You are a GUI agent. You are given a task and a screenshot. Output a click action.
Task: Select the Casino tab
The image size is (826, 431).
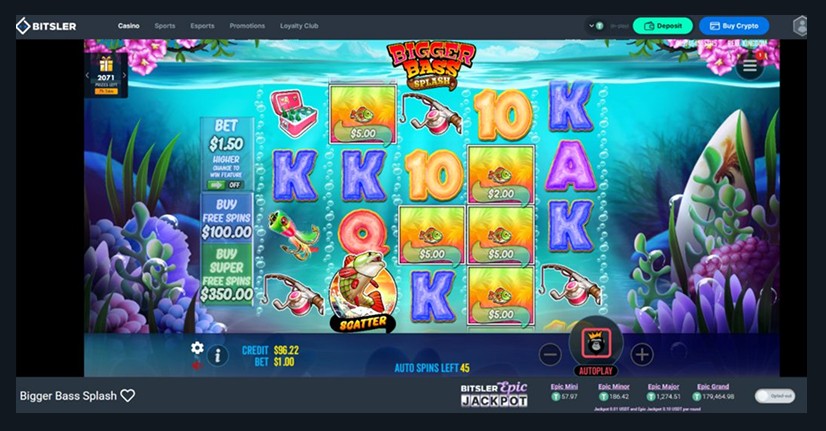(129, 26)
